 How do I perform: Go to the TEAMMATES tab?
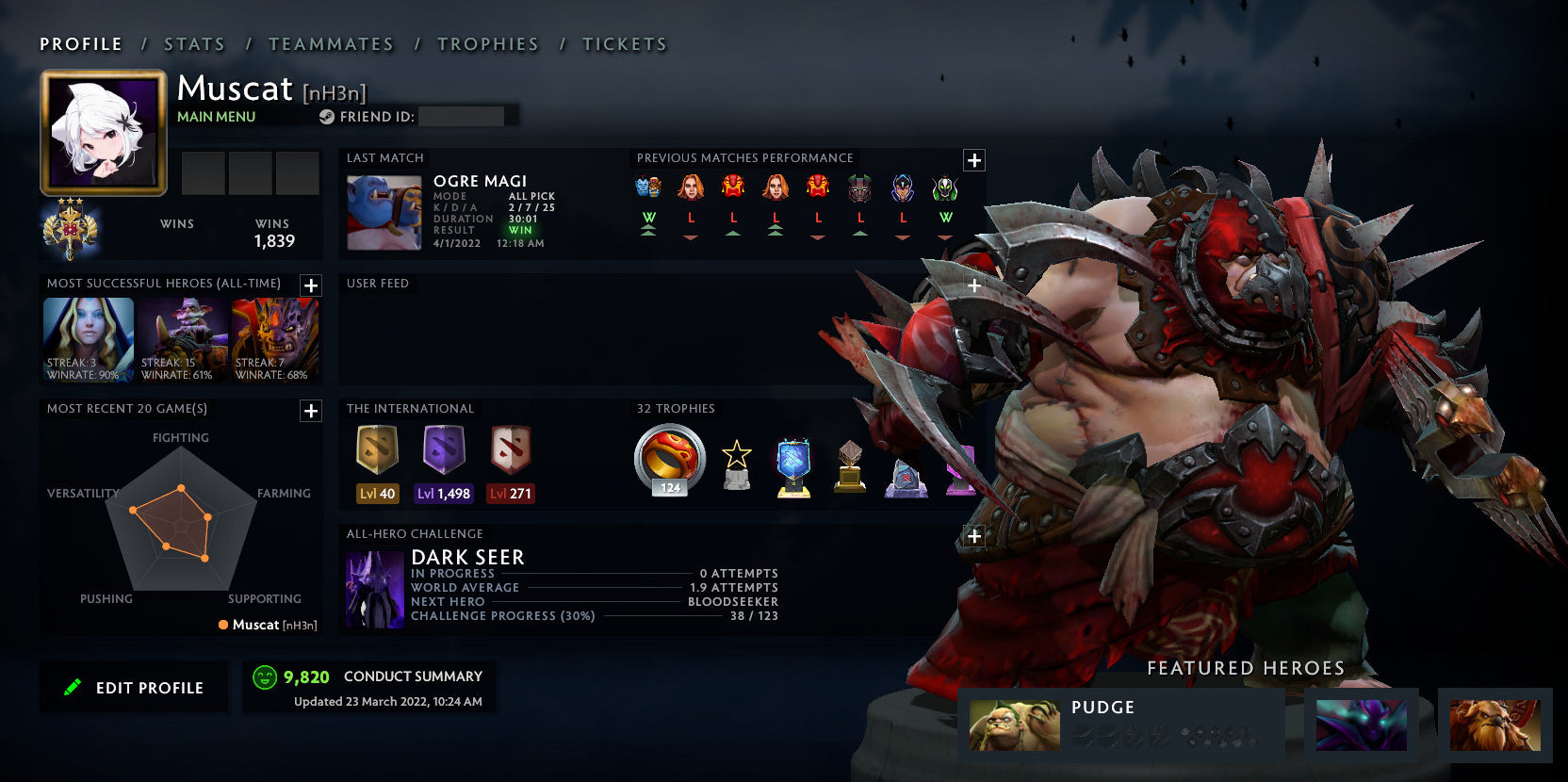[332, 43]
